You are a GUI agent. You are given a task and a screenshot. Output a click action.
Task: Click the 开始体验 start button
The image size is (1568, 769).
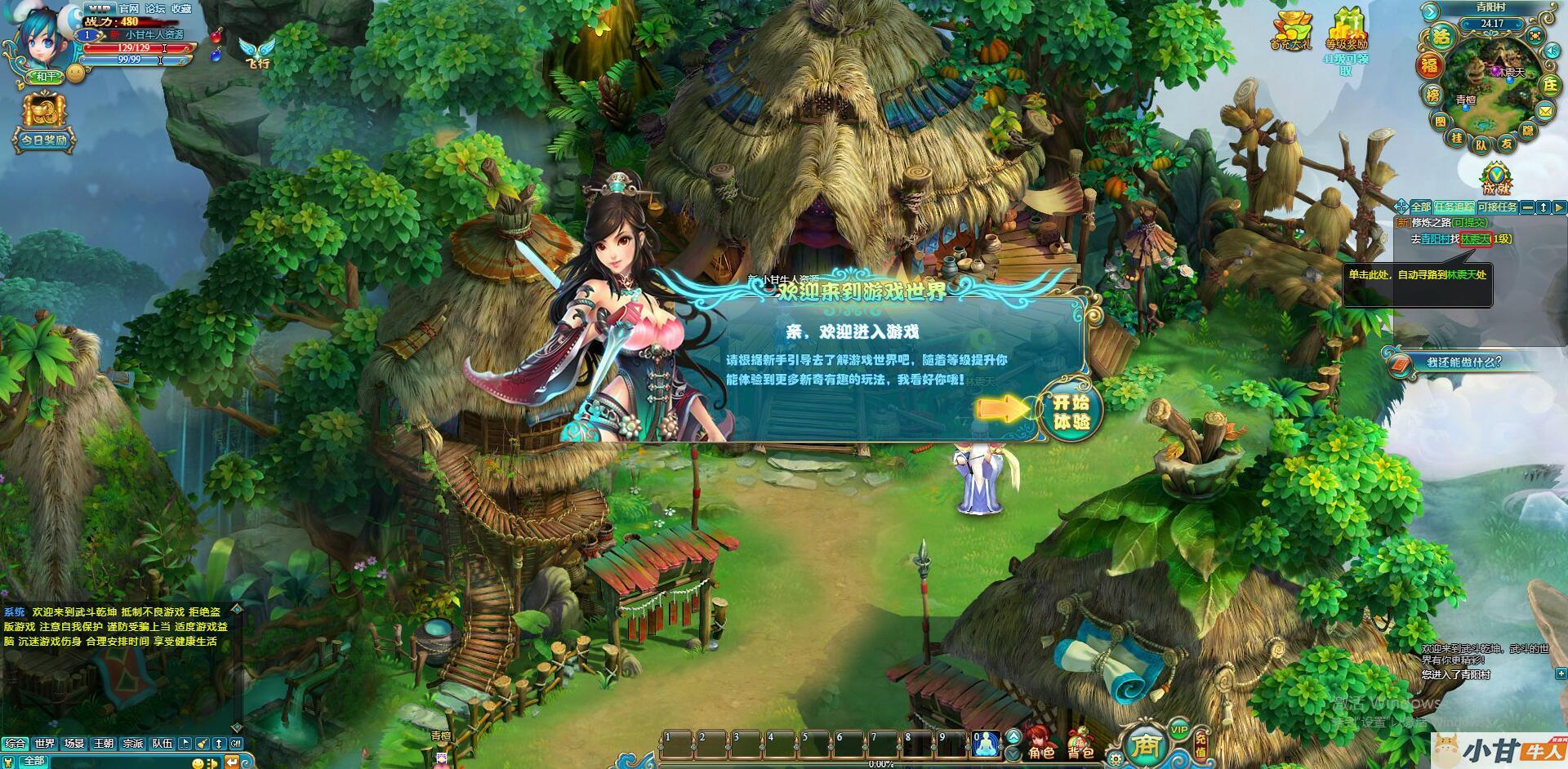click(x=1071, y=411)
